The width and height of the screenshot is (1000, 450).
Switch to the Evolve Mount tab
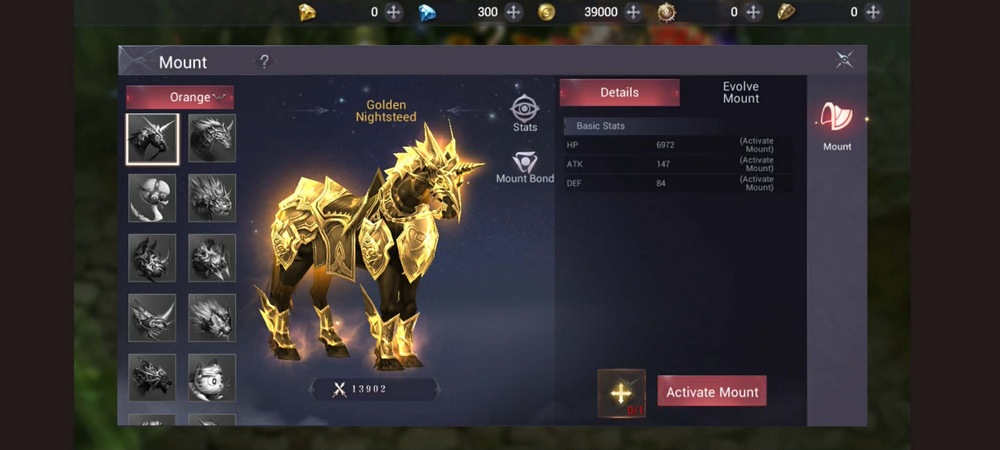coord(741,92)
